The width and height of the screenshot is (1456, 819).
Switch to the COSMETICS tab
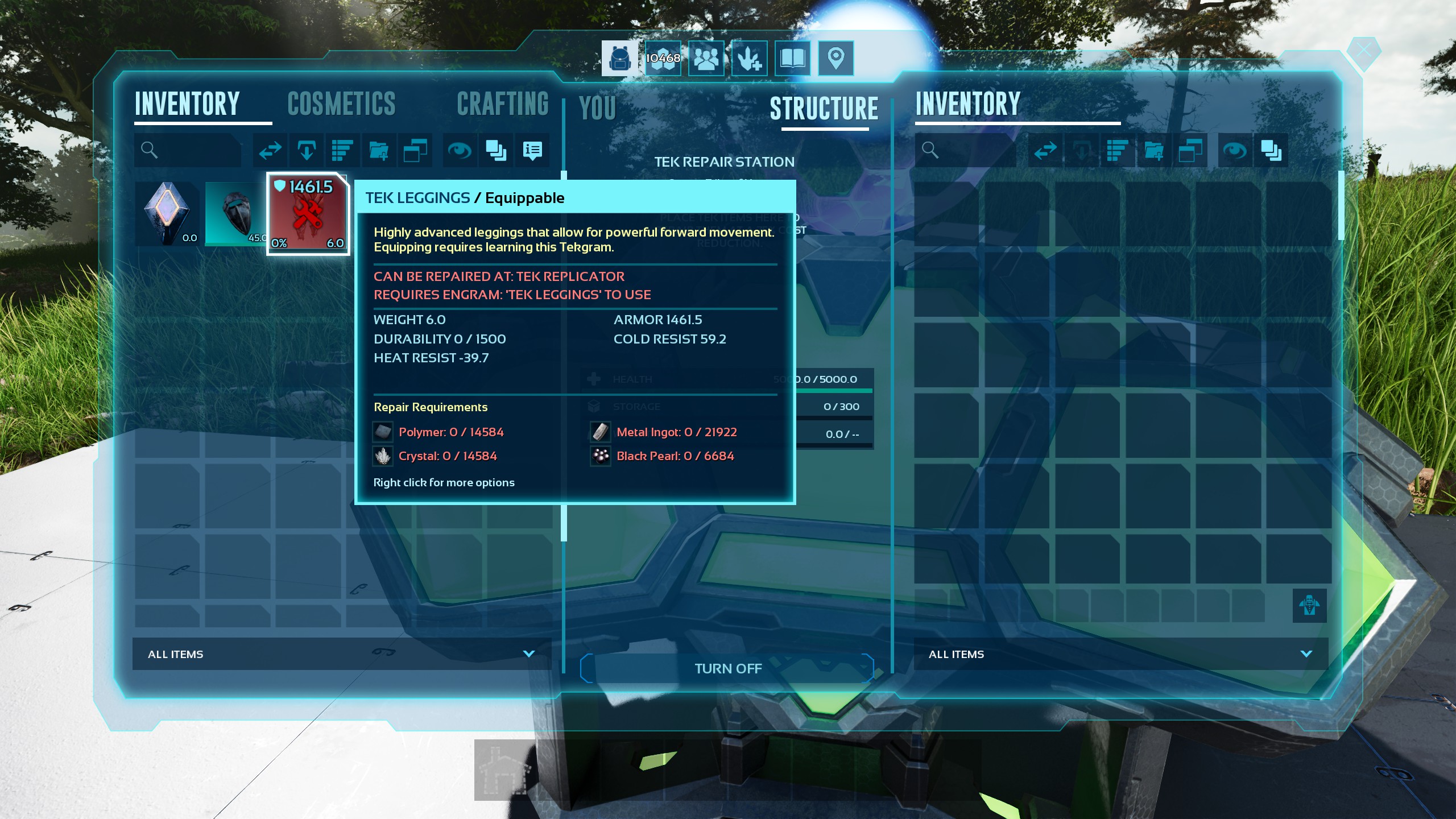[341, 104]
